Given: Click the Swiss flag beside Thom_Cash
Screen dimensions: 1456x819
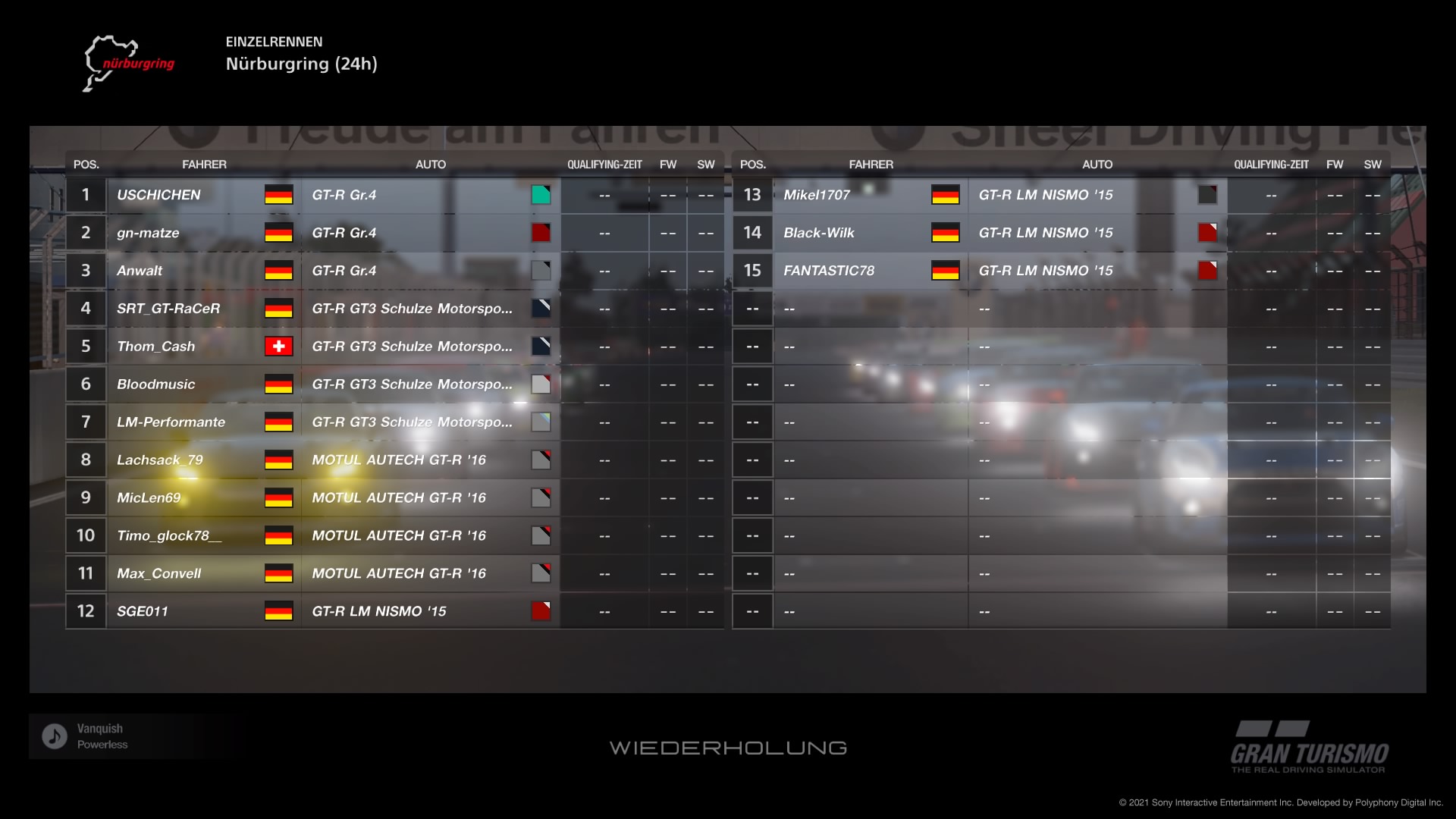Looking at the screenshot, I should tap(278, 347).
